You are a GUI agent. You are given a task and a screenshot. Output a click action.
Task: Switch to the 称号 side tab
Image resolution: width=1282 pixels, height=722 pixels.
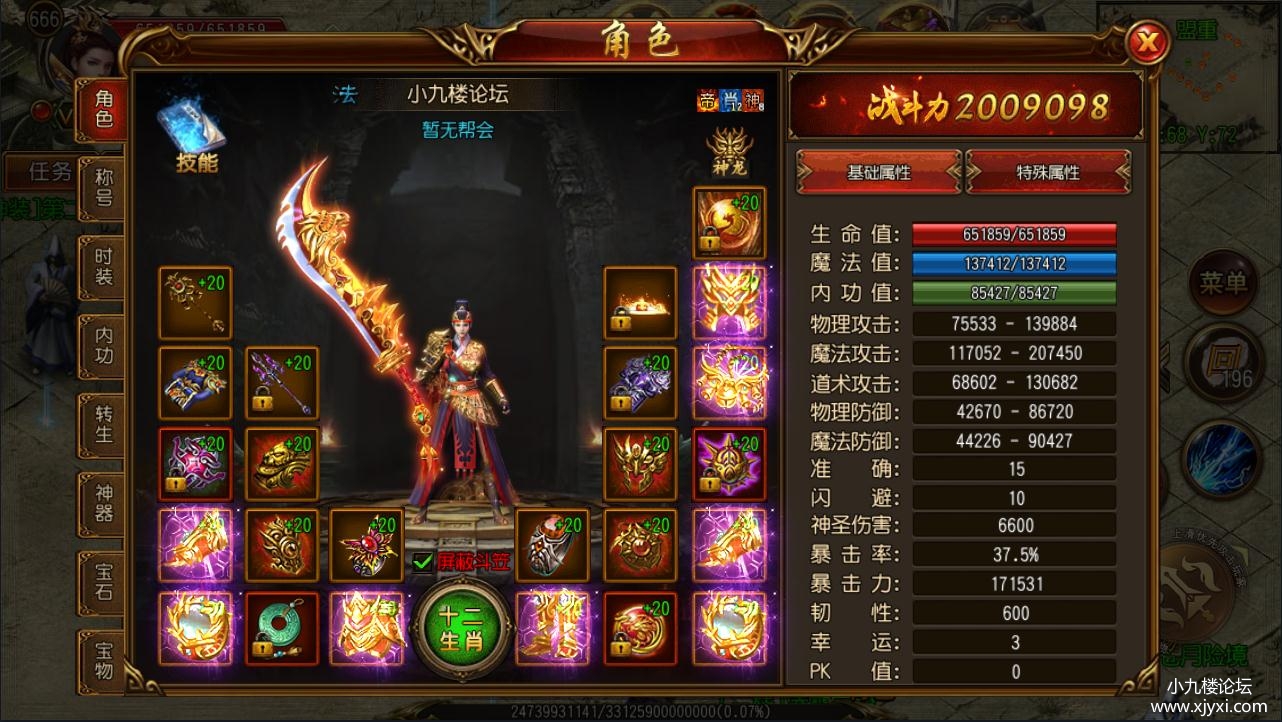coord(103,187)
